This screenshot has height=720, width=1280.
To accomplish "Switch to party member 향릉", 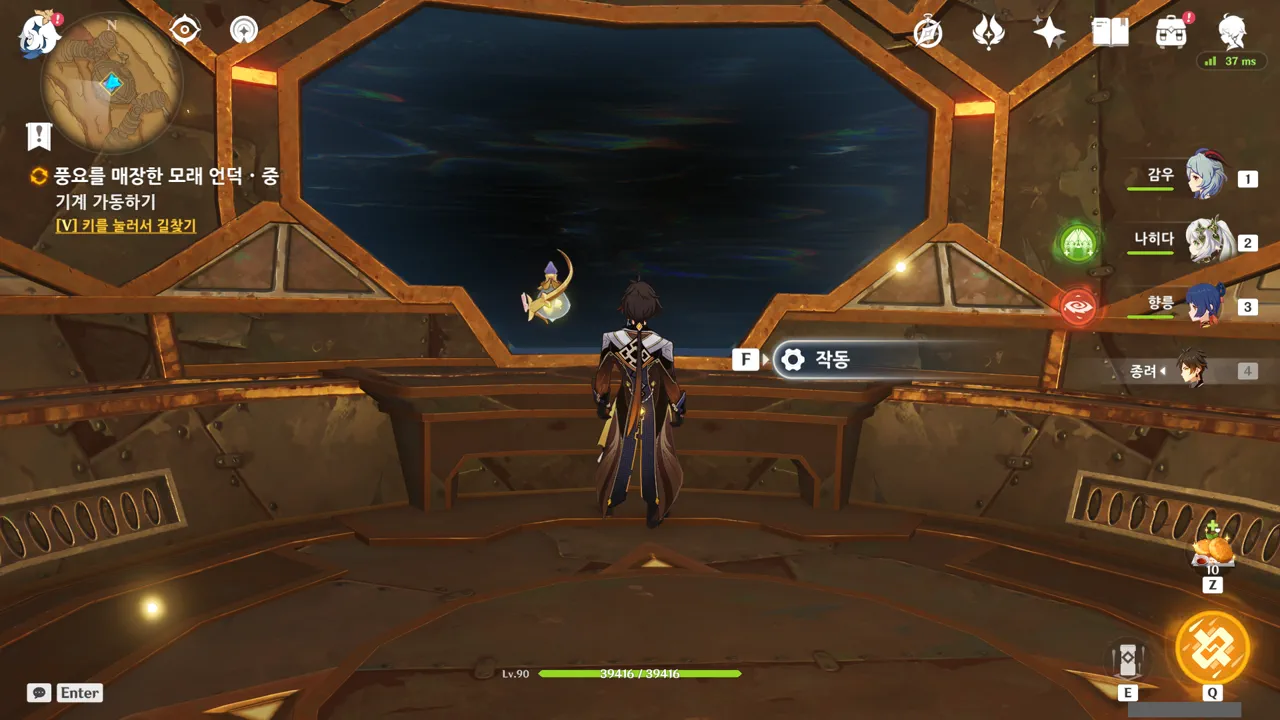I will 1204,305.
